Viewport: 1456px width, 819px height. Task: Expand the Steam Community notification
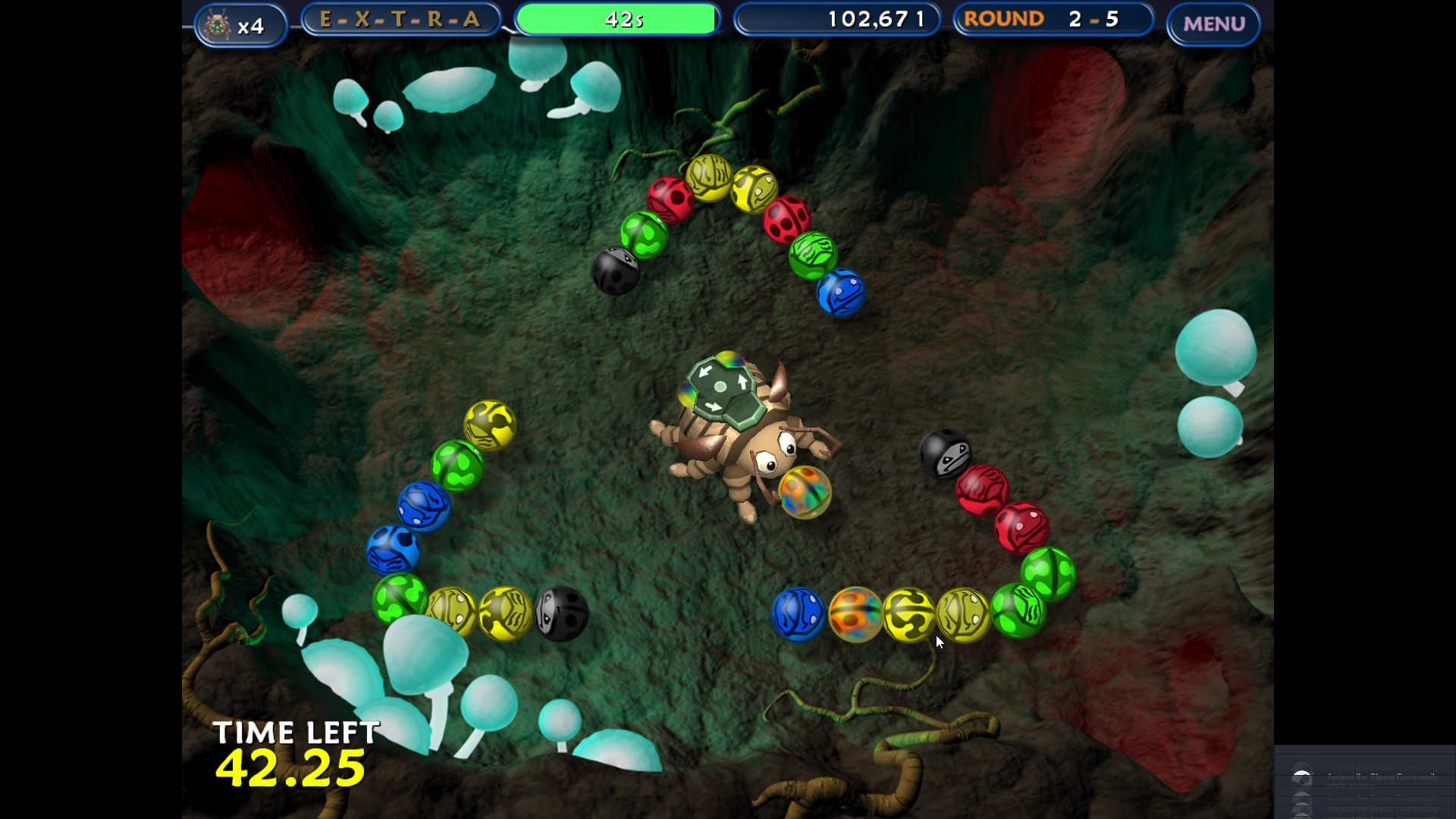[x=1382, y=777]
